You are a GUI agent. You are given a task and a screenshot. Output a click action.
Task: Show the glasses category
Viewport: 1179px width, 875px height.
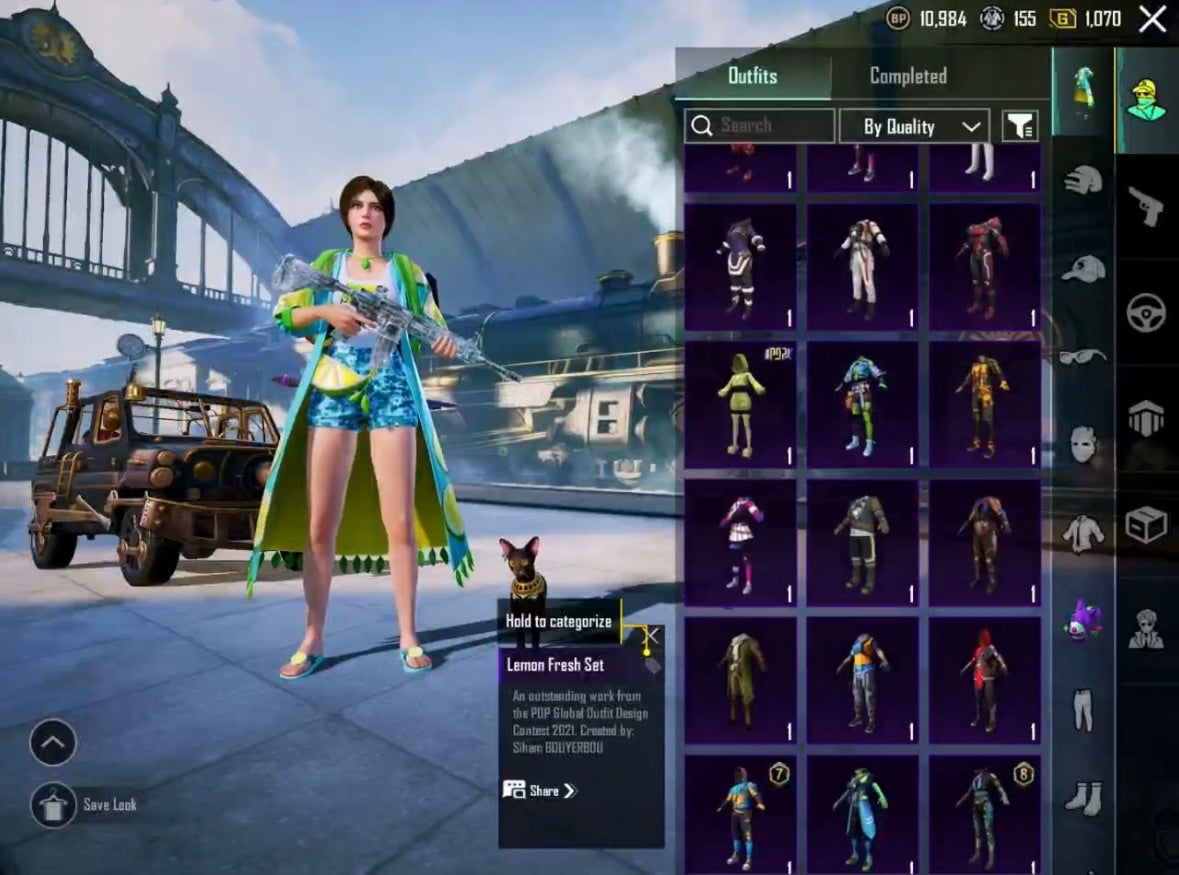[x=1083, y=357]
